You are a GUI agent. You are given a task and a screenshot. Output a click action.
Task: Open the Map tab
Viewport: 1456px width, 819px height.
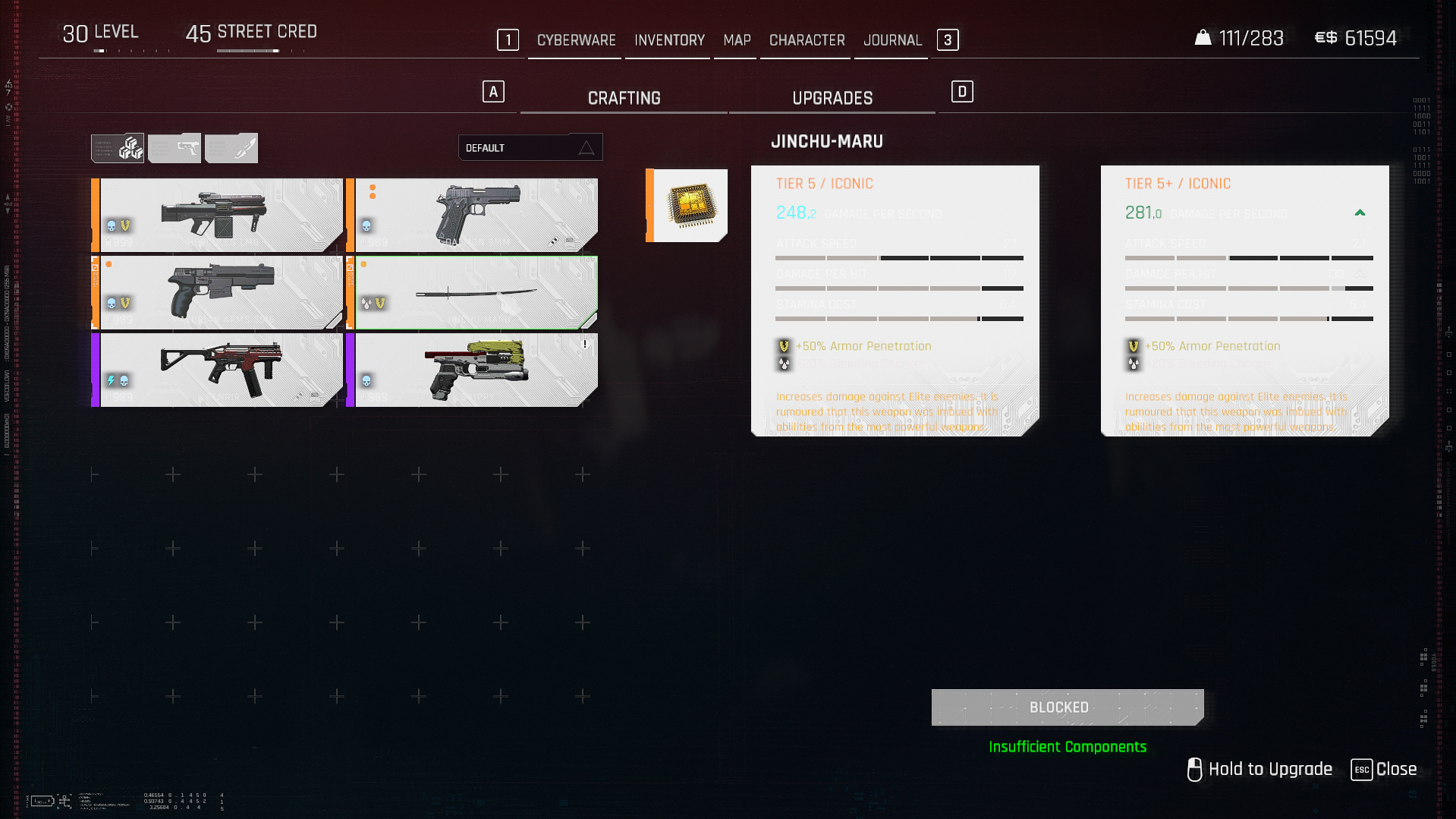click(x=737, y=40)
